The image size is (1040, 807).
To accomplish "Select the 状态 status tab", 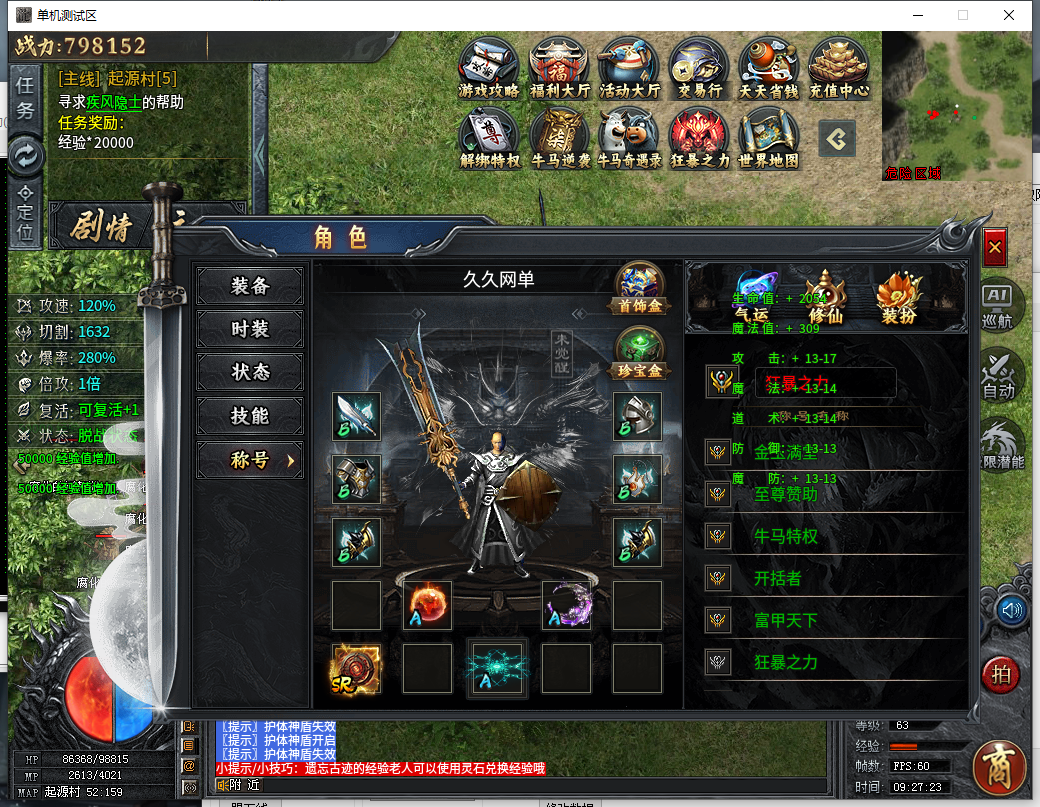I will (x=250, y=372).
